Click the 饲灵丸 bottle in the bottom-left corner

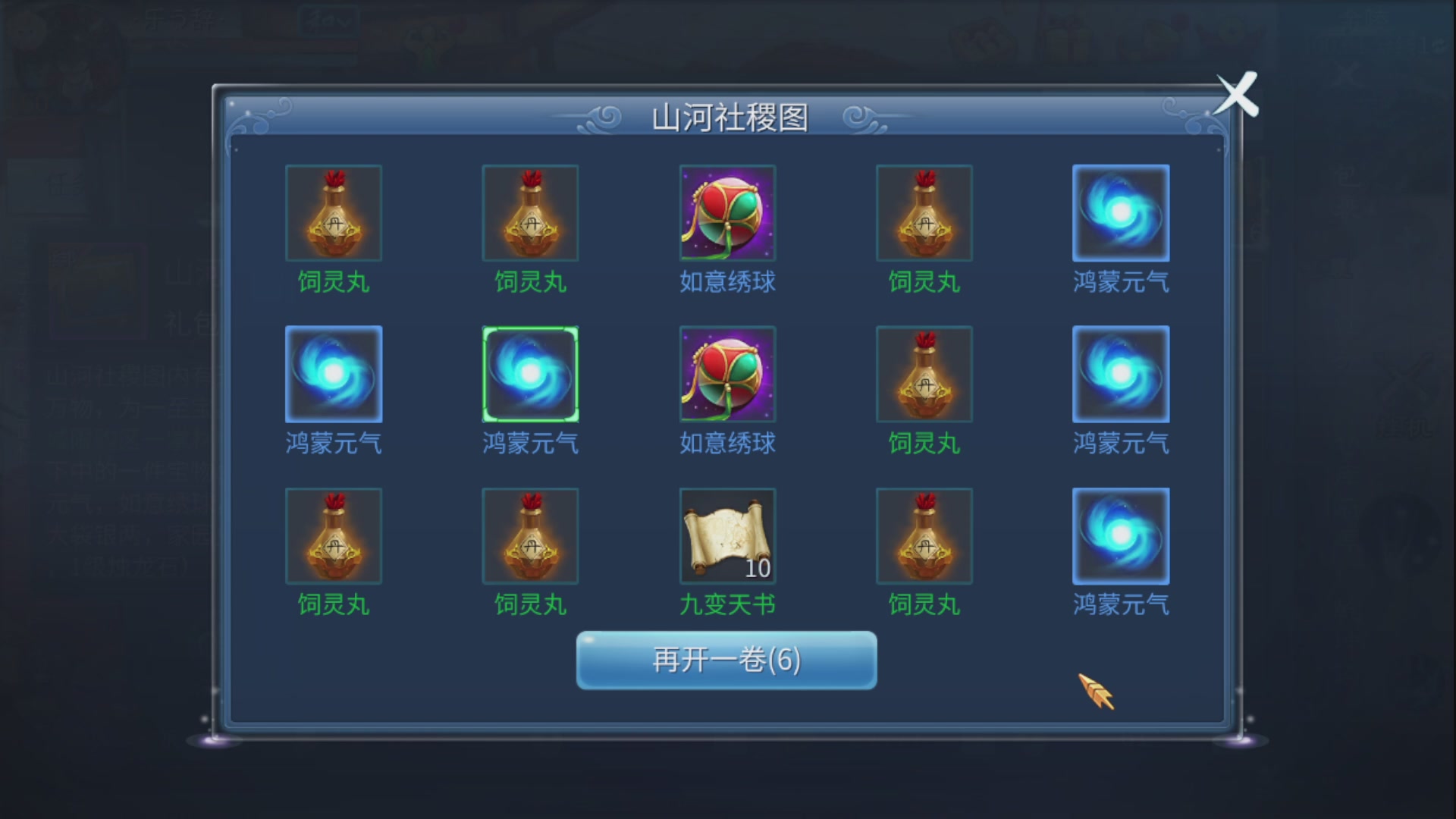(333, 535)
